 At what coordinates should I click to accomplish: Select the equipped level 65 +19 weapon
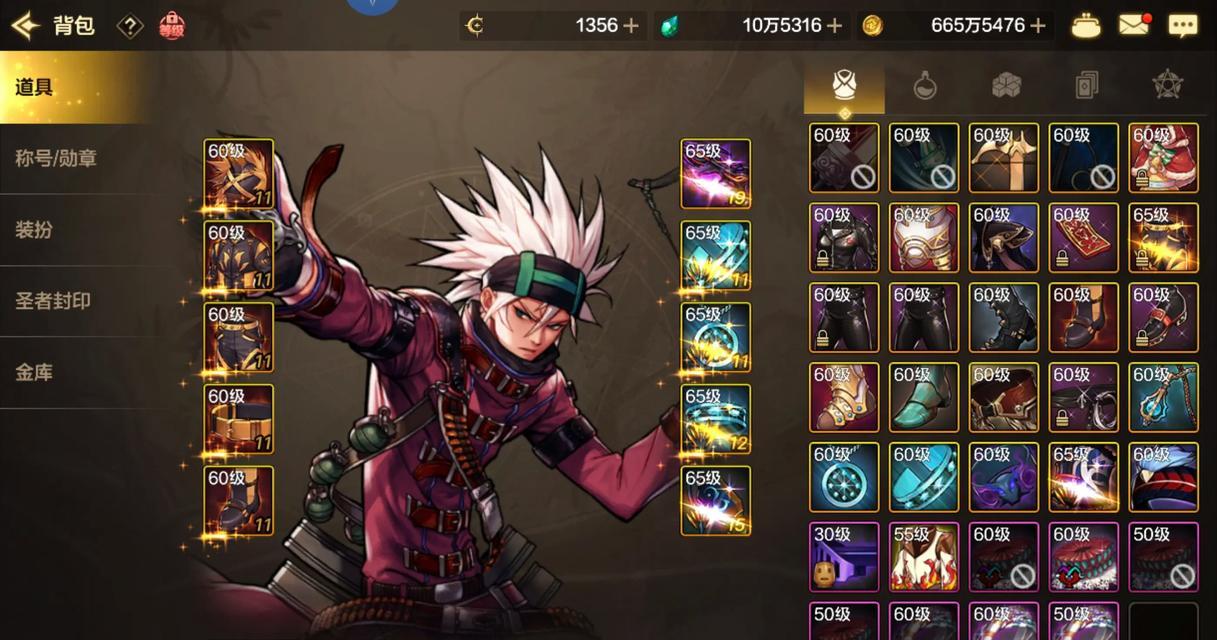pos(716,174)
